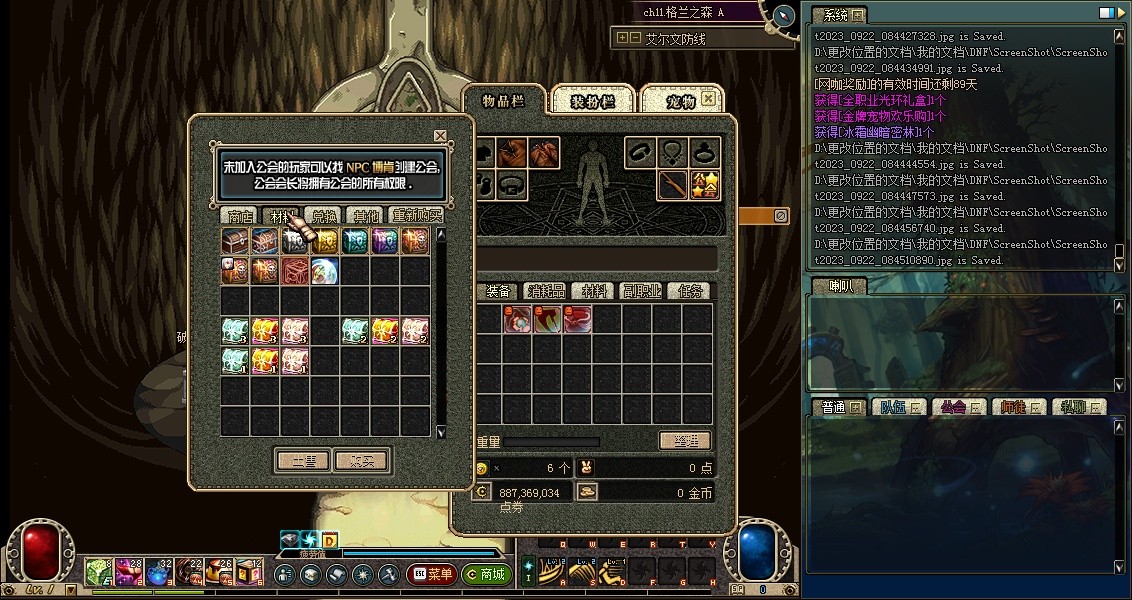The width and height of the screenshot is (1132, 600).
Task: Click the 出售 sell button
Action: (x=302, y=461)
